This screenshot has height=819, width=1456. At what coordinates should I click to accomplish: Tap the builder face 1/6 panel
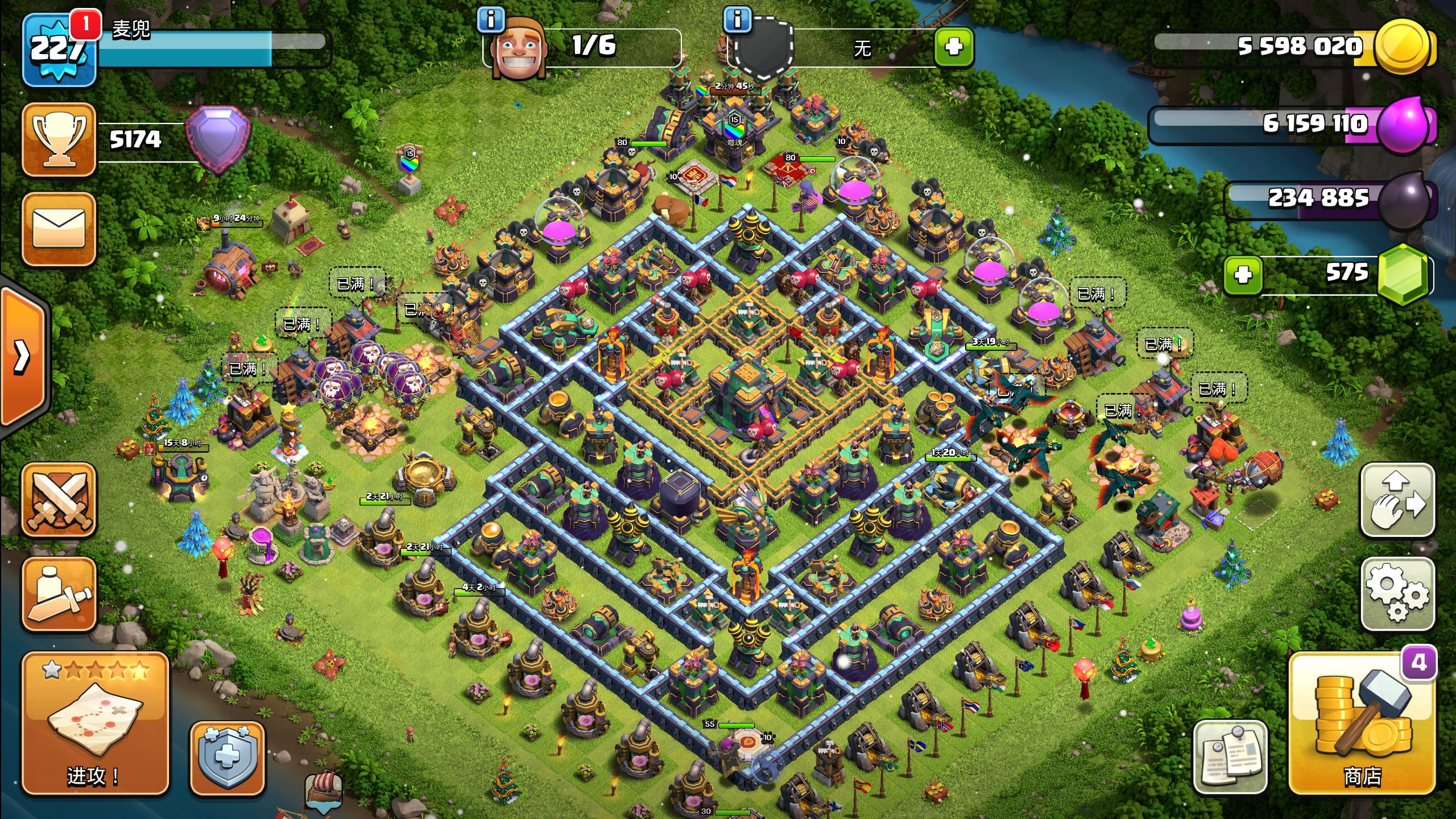(586, 48)
